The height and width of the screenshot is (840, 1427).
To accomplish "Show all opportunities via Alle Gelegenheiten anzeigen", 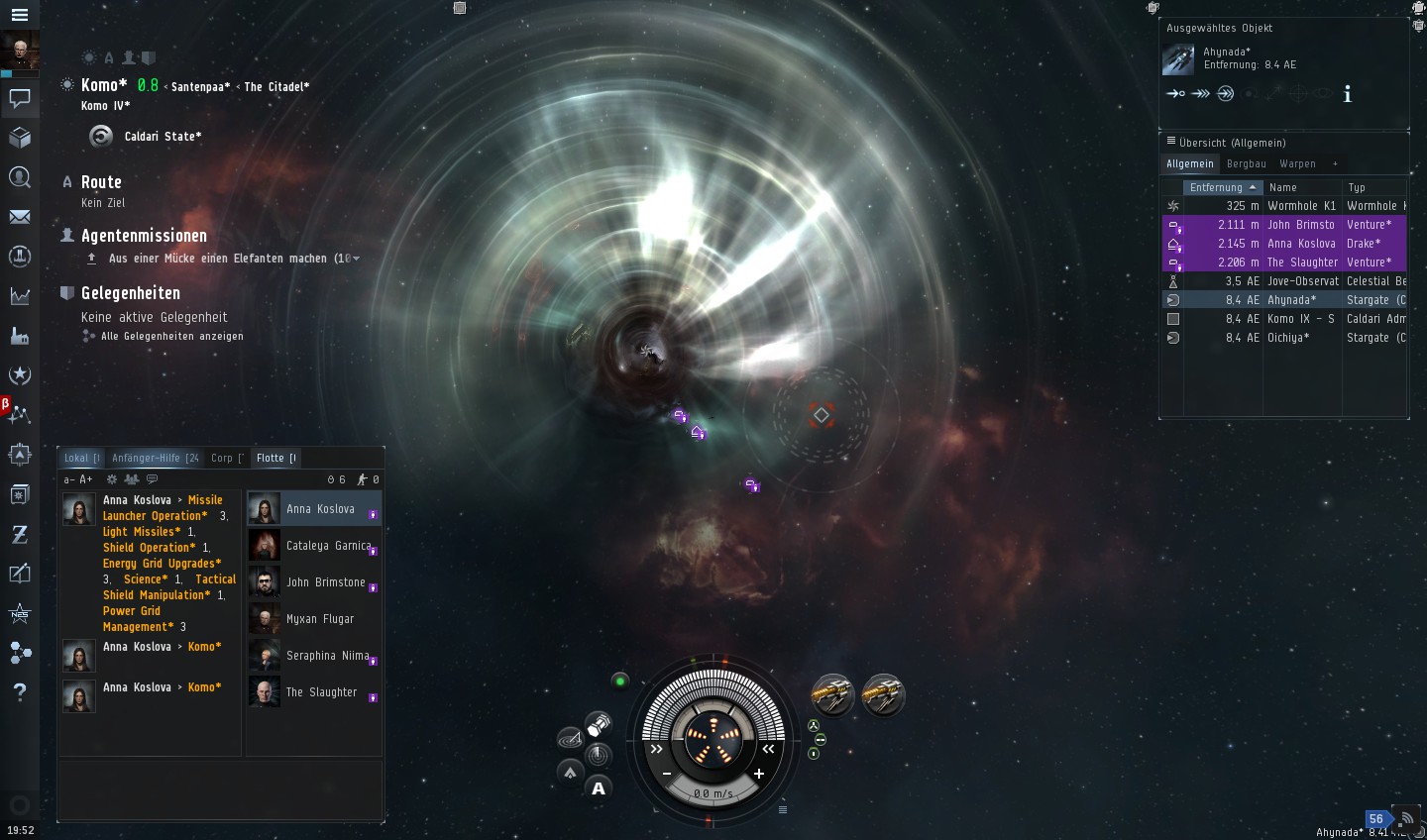I will pos(171,337).
